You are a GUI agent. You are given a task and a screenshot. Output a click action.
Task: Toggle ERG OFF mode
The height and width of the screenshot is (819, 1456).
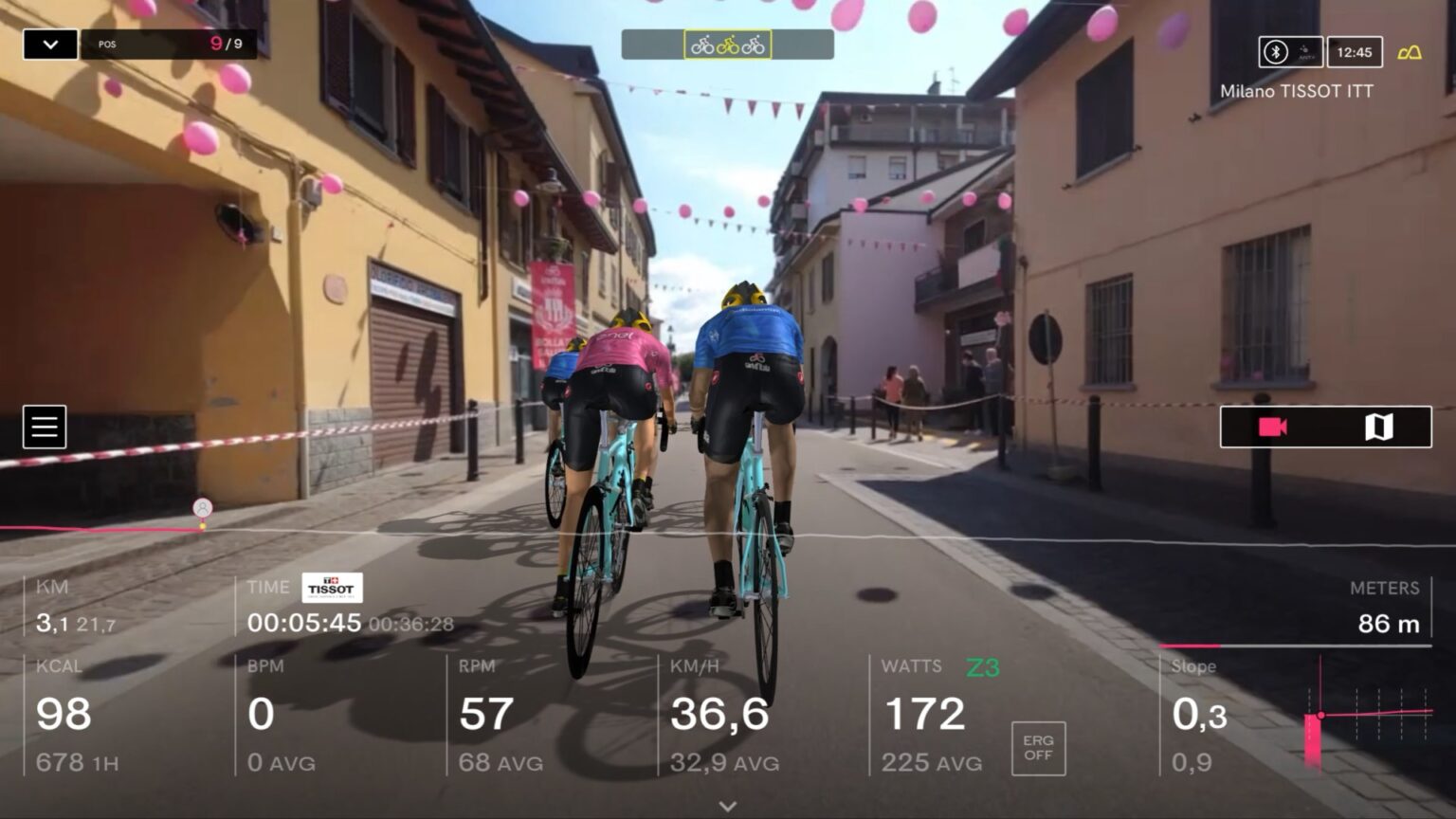(x=1037, y=748)
